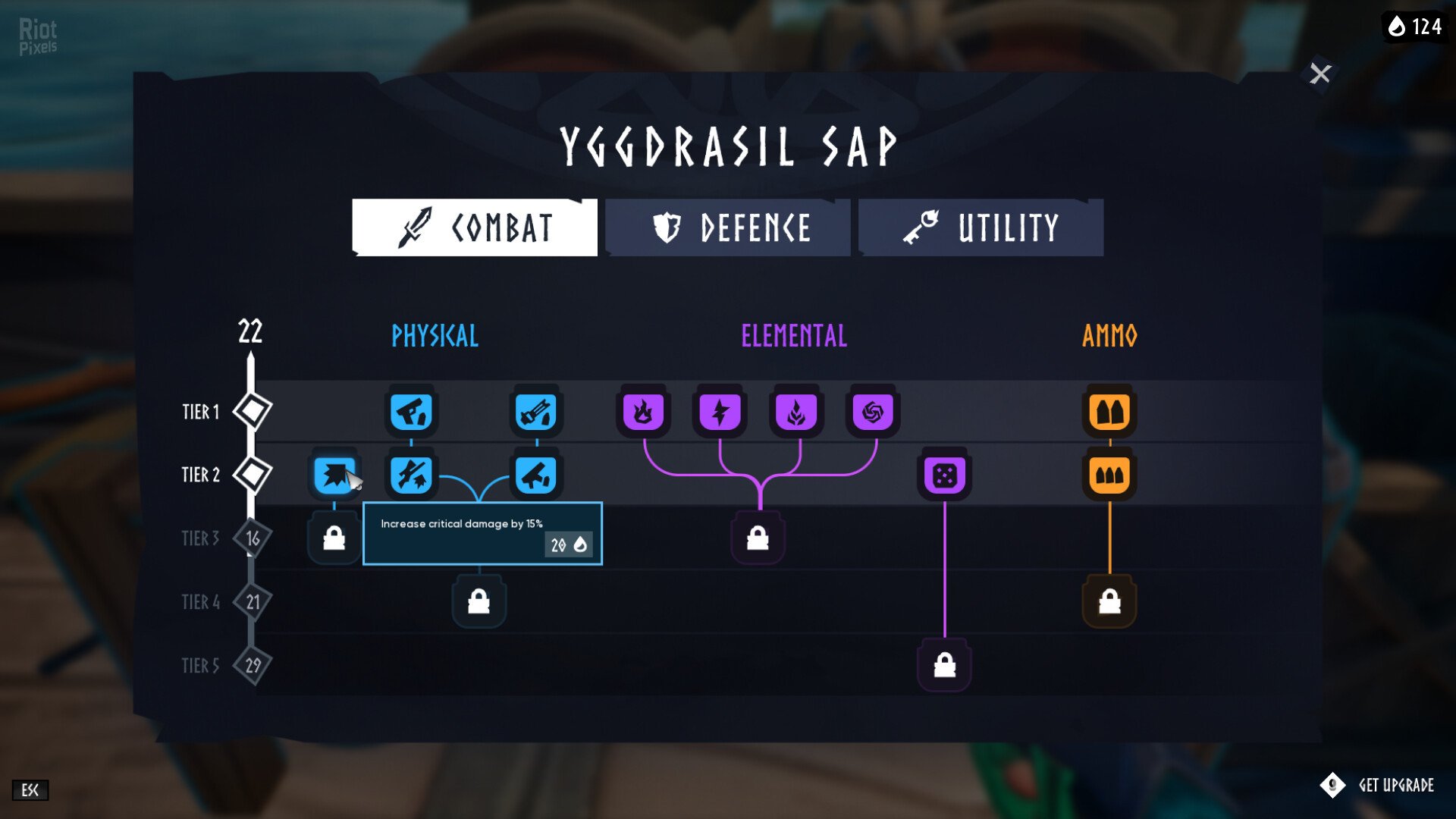The width and height of the screenshot is (1456, 819).
Task: Select the three-bullet ammo upgrade
Action: point(1109,475)
